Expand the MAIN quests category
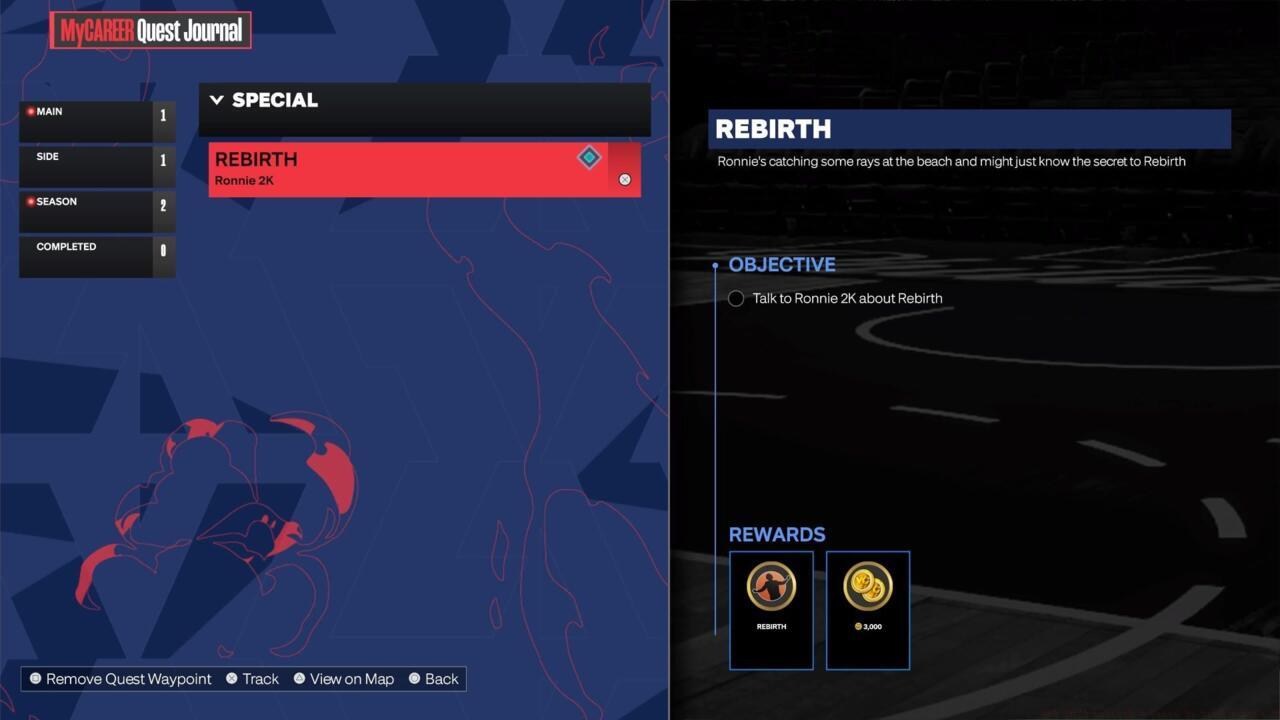1280x720 pixels. [x=96, y=118]
